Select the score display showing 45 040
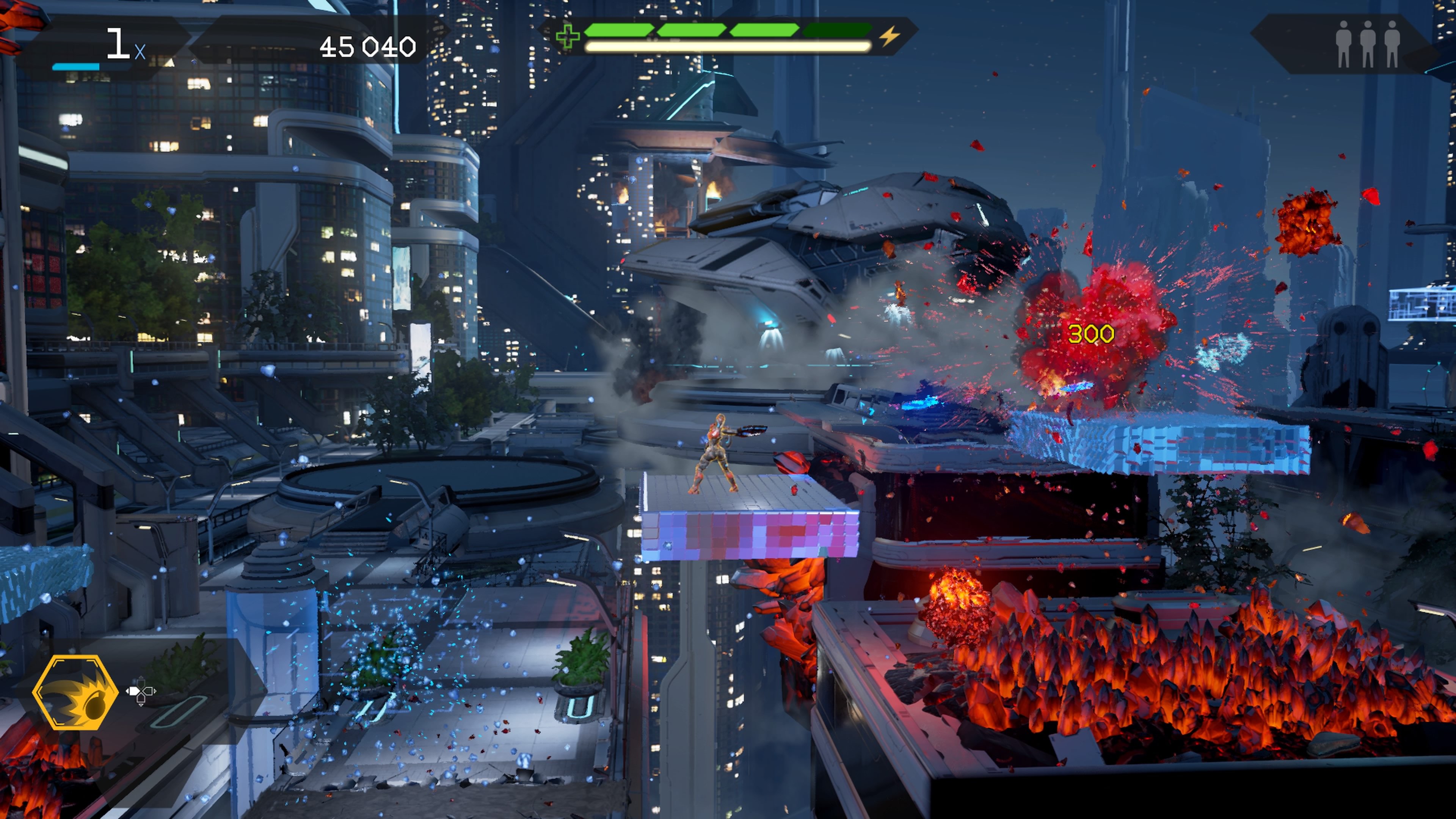Image resolution: width=1456 pixels, height=819 pixels. click(368, 47)
